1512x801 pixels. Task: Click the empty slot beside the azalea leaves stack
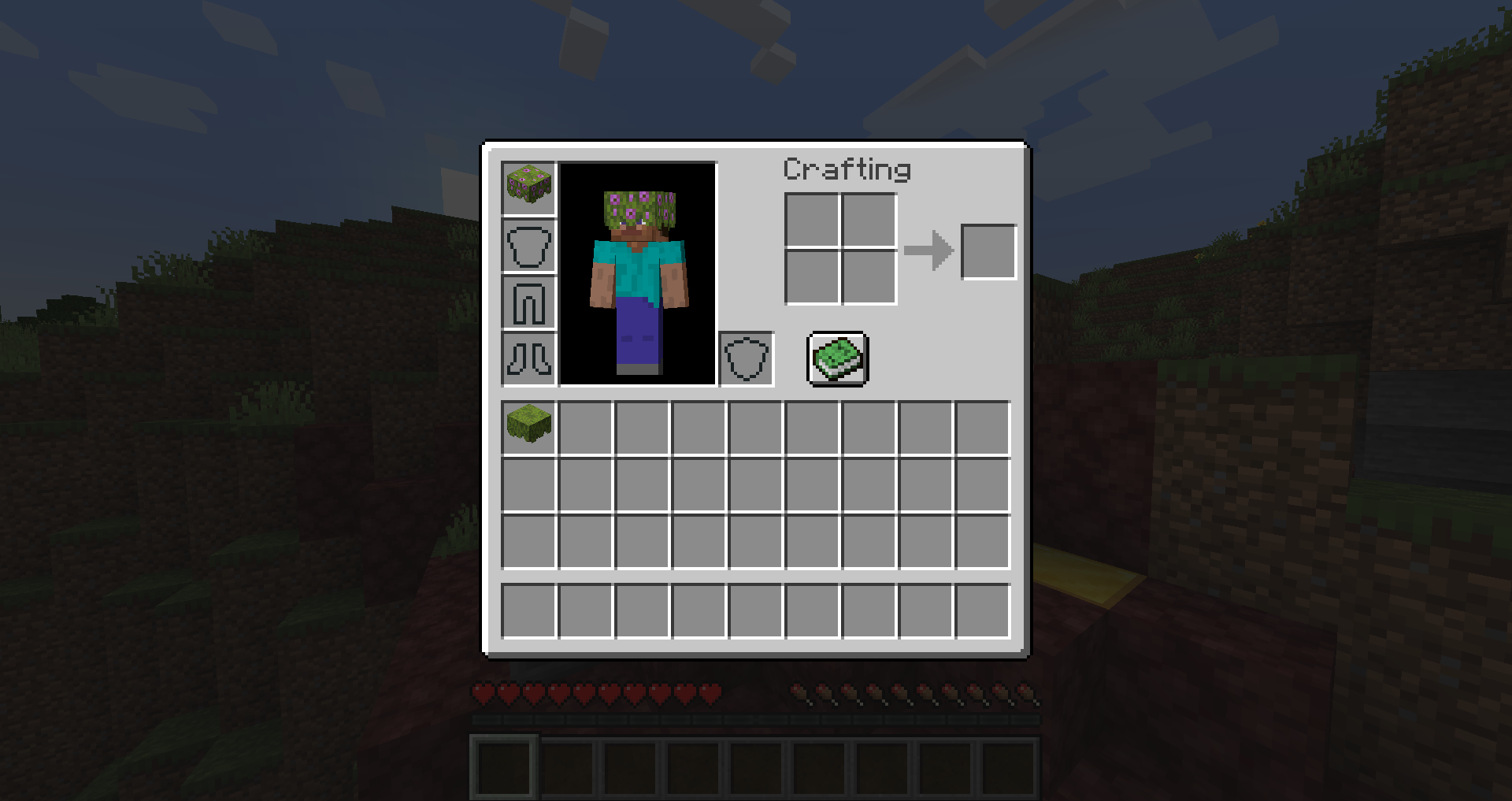tap(584, 428)
